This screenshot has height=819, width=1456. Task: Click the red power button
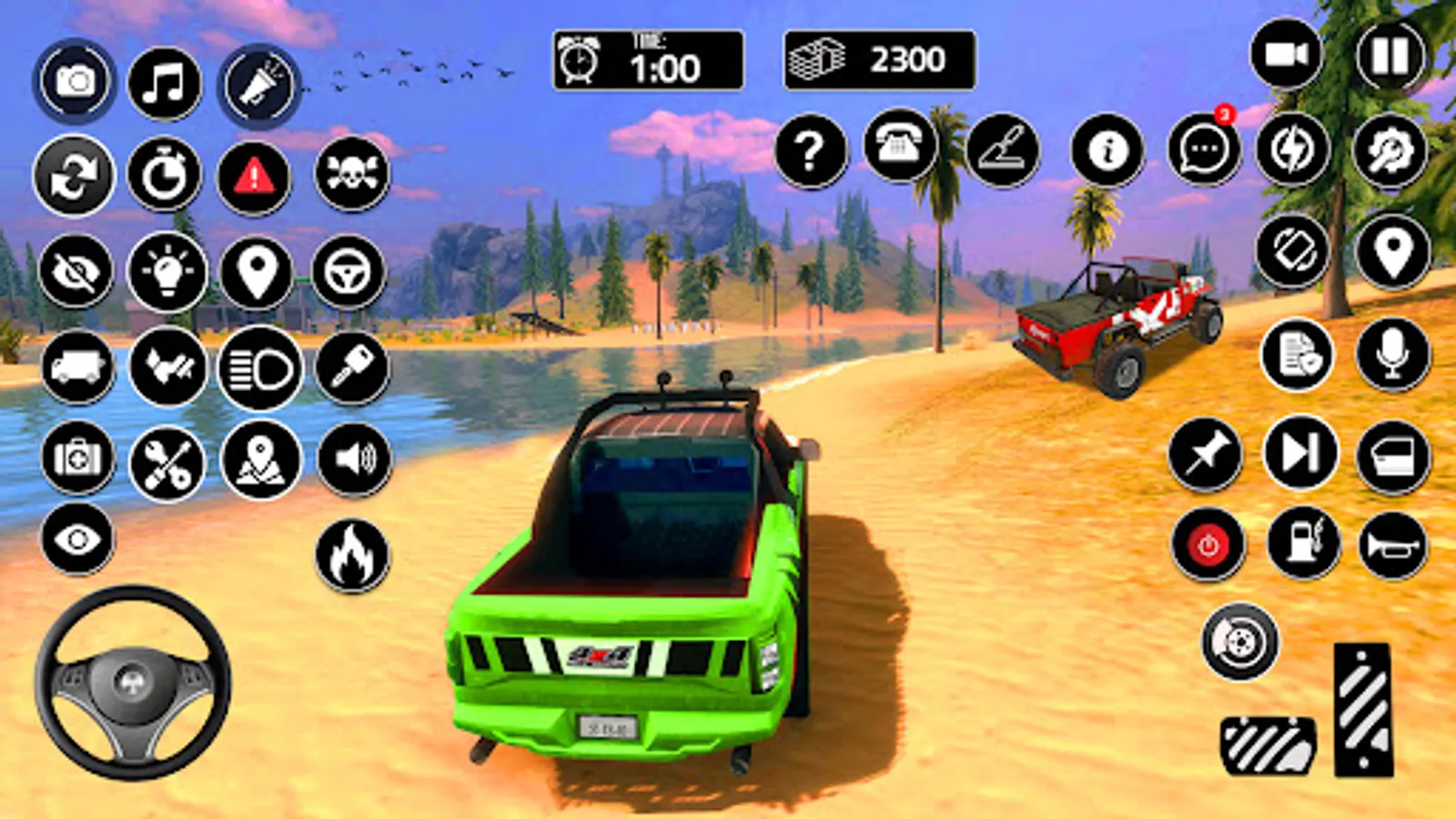click(1208, 545)
